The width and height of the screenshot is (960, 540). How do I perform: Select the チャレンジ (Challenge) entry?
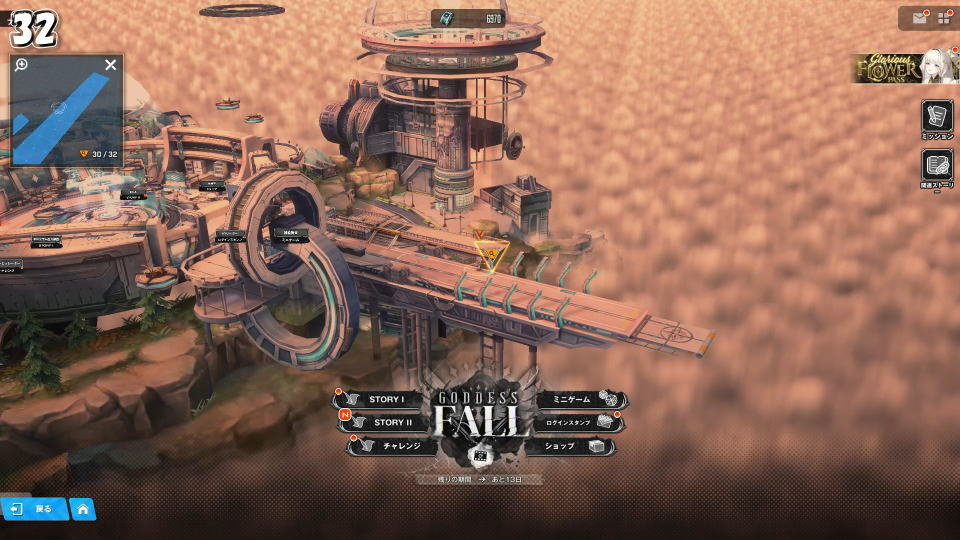394,446
